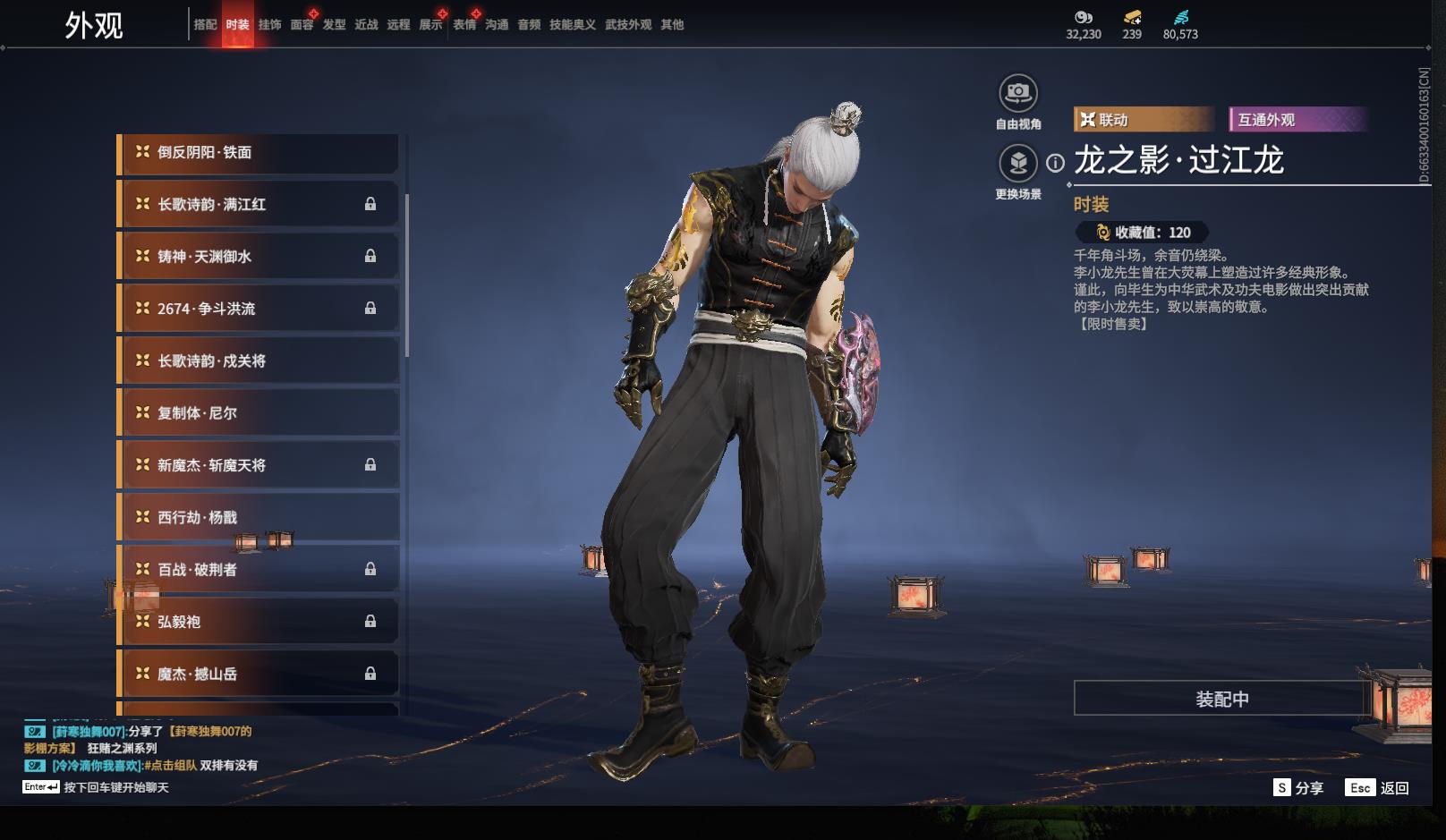The height and width of the screenshot is (840, 1446).
Task: Click the chat input box
Action: 116,788
